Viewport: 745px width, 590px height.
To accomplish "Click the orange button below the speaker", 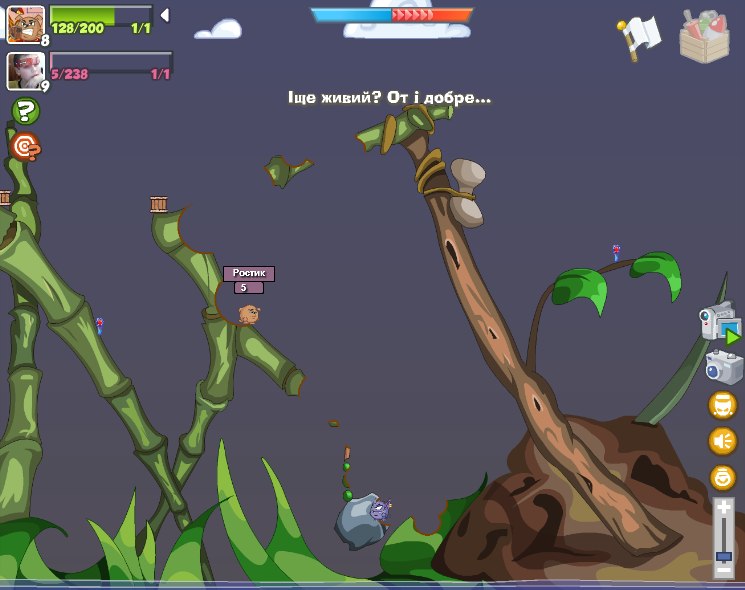I will (722, 477).
